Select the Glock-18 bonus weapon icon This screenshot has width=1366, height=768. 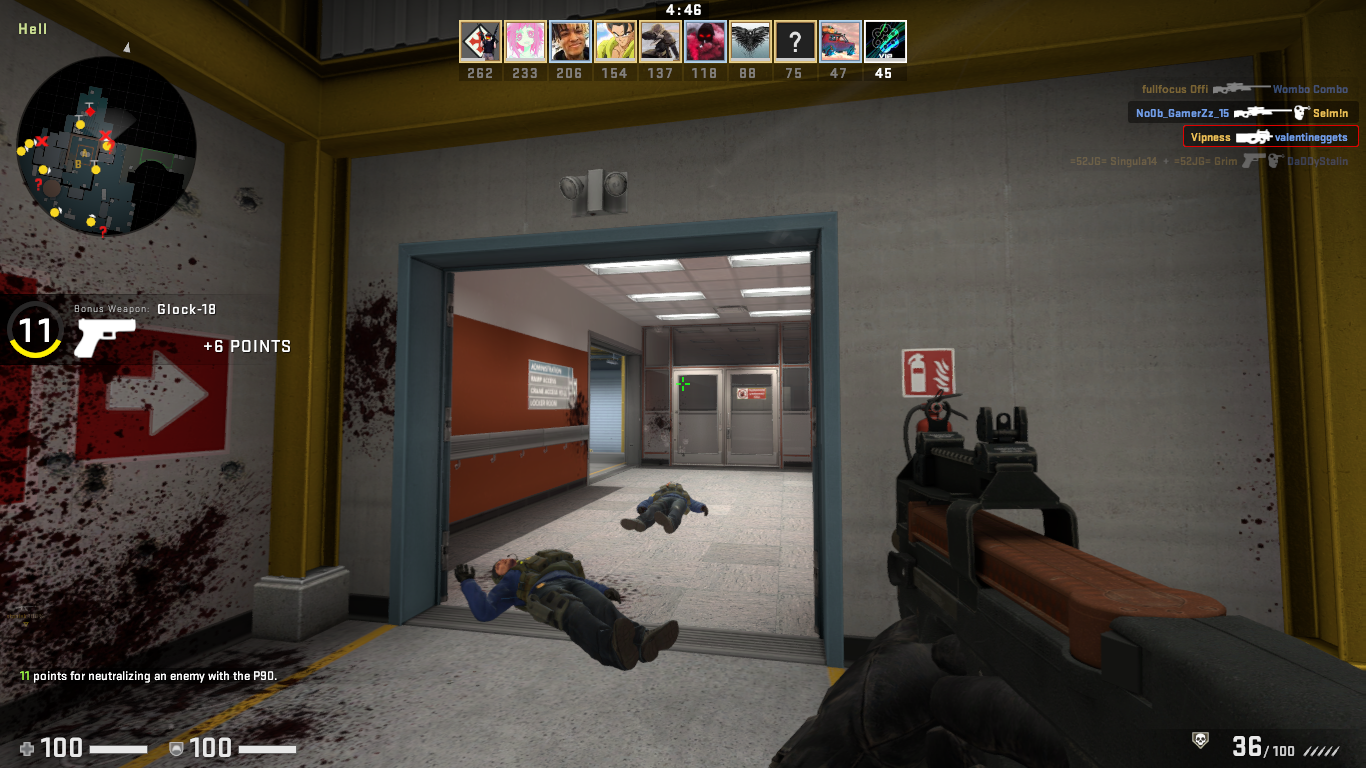(x=104, y=338)
